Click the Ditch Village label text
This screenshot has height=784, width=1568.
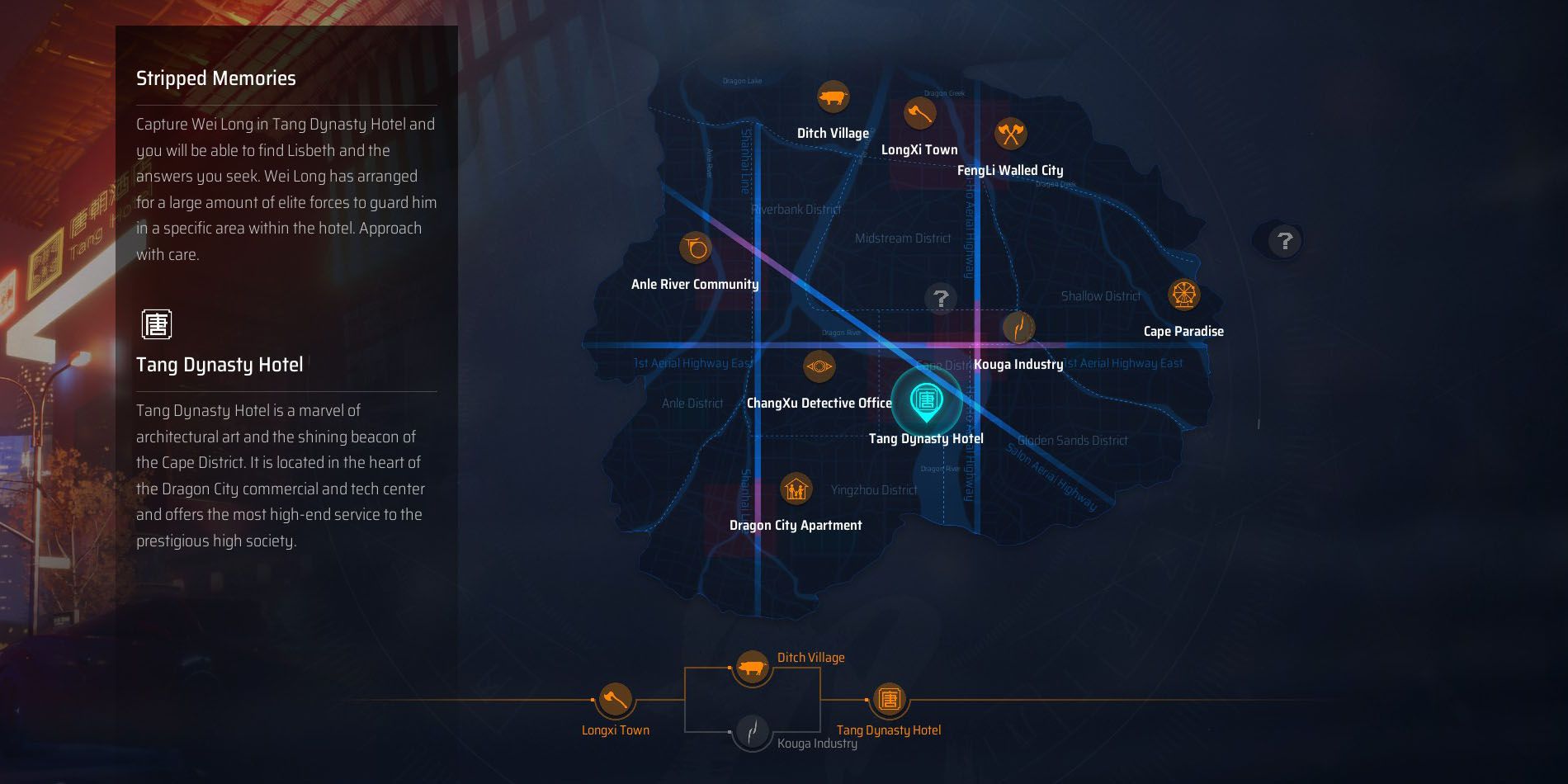pos(833,133)
